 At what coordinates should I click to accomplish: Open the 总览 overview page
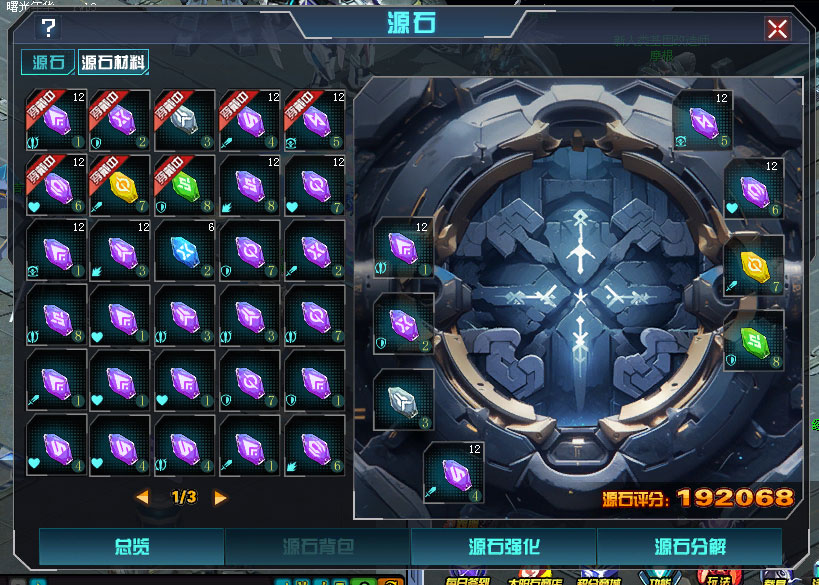pyautogui.click(x=131, y=547)
